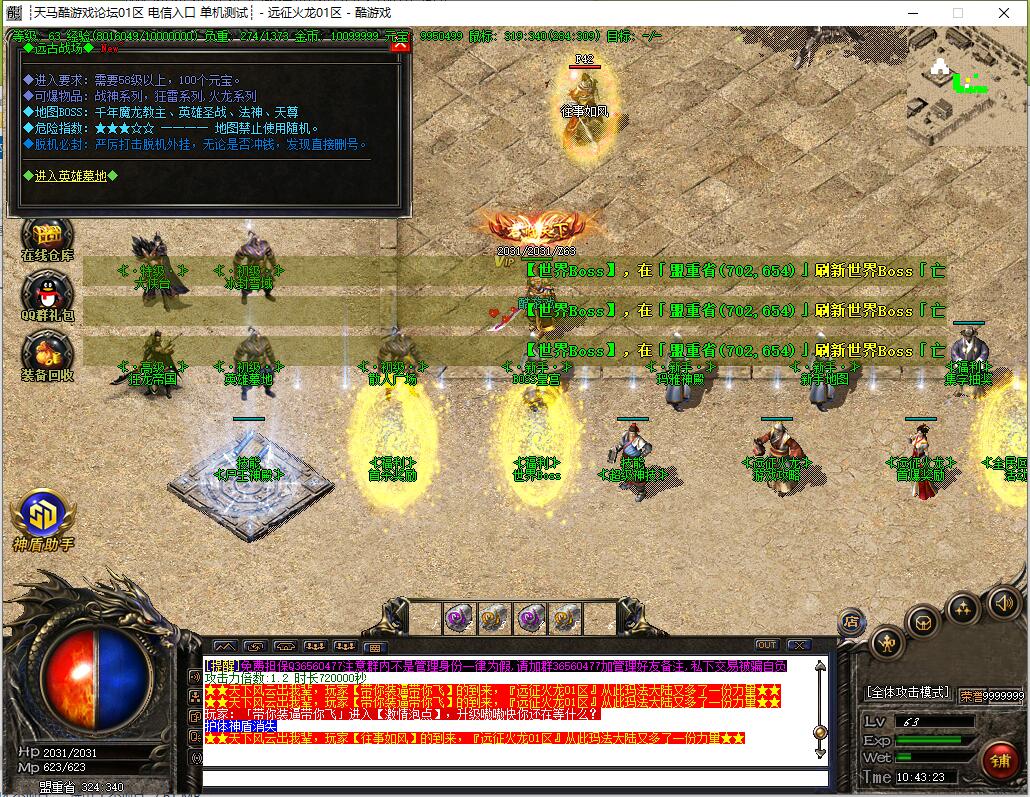Image resolution: width=1030 pixels, height=797 pixels.
Task: Close the game window
Action: [1003, 13]
